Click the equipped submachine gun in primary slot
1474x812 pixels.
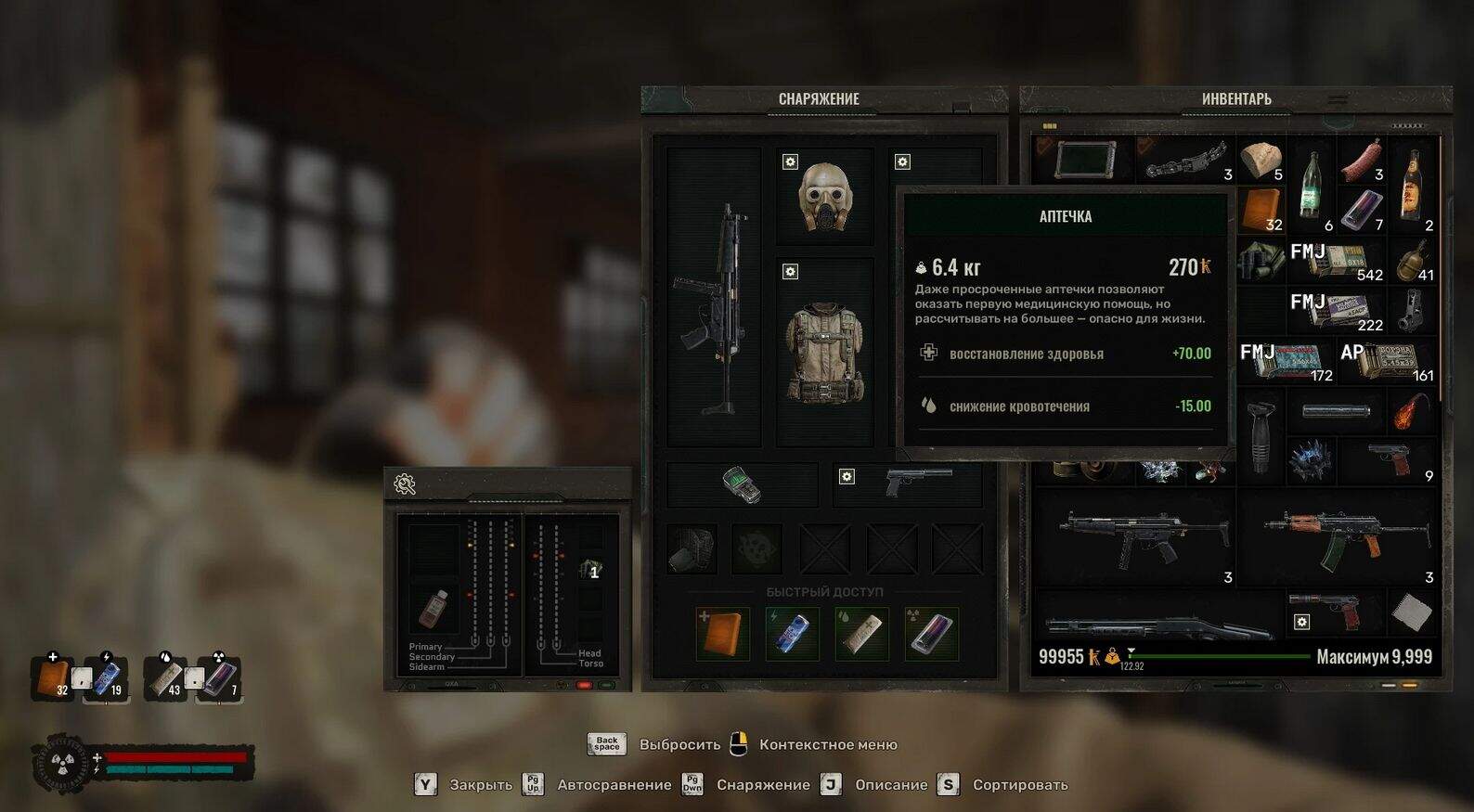pos(713,297)
